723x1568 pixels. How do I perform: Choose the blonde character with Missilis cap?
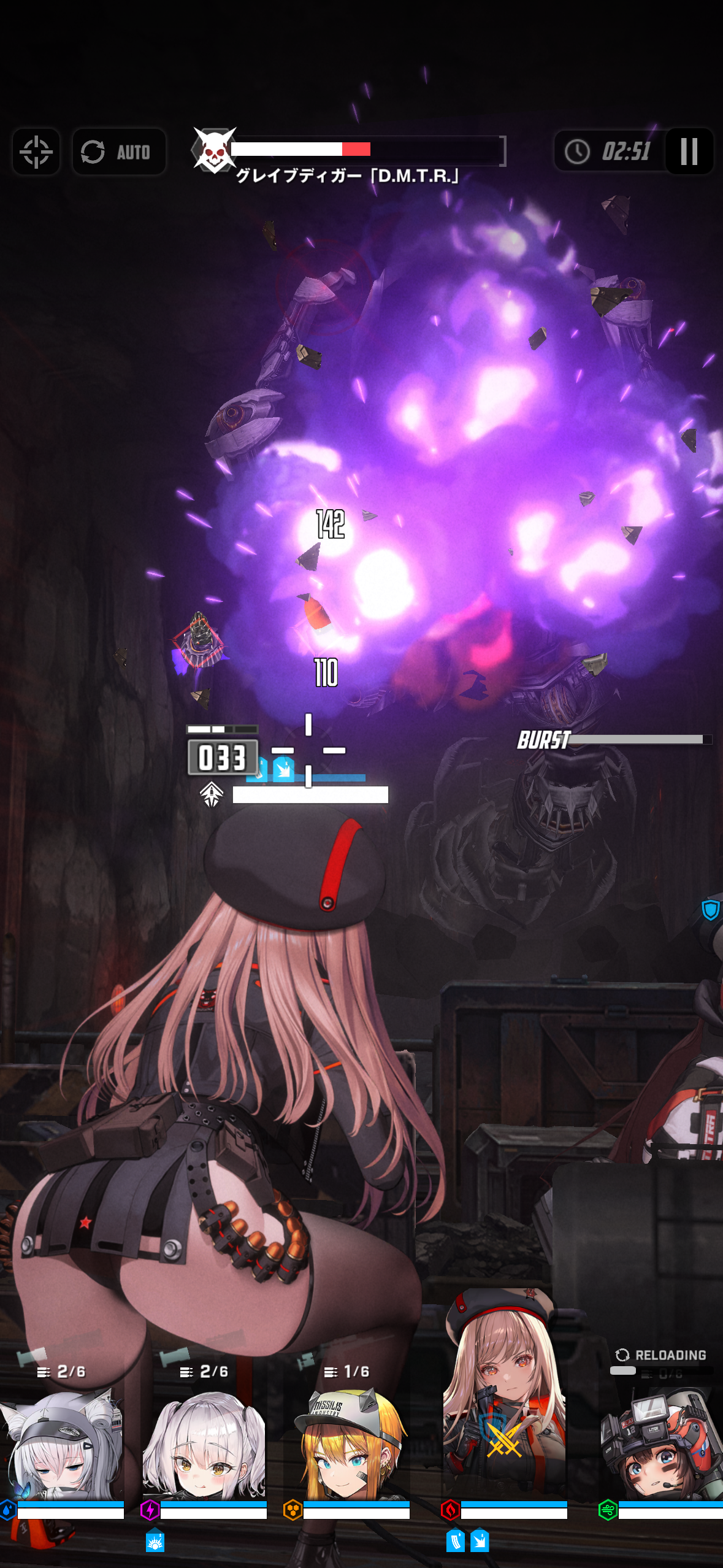point(348,1448)
